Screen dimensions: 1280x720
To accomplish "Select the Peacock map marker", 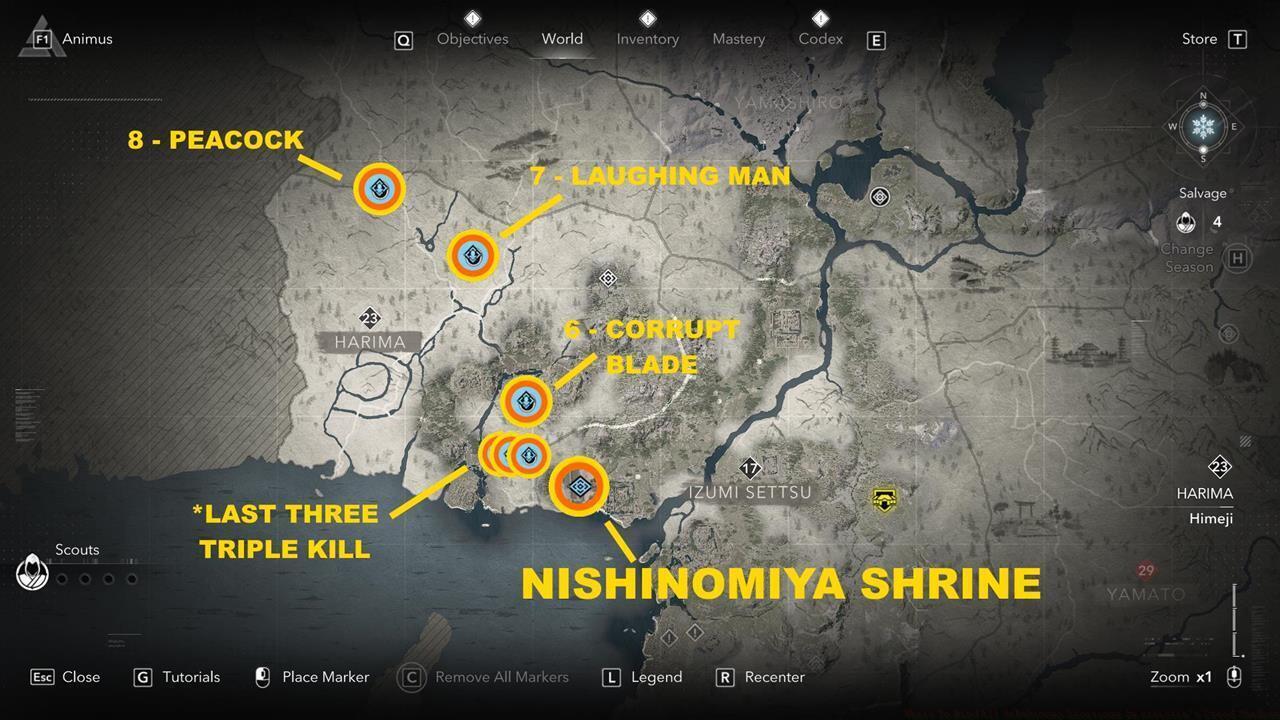I will point(377,190).
